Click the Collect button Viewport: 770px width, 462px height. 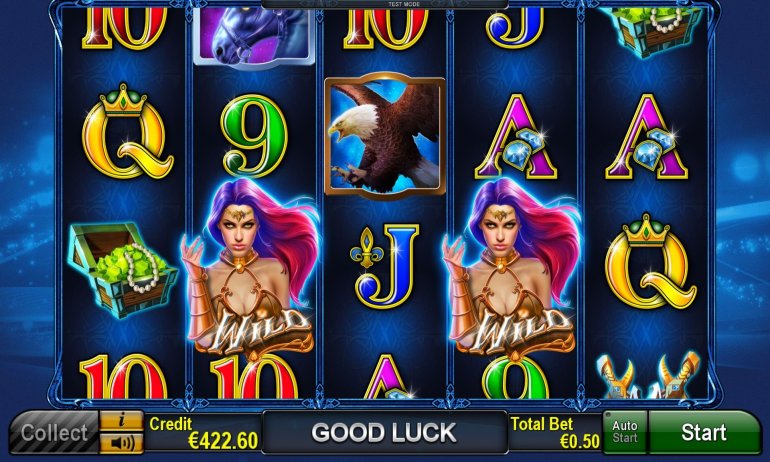54,434
